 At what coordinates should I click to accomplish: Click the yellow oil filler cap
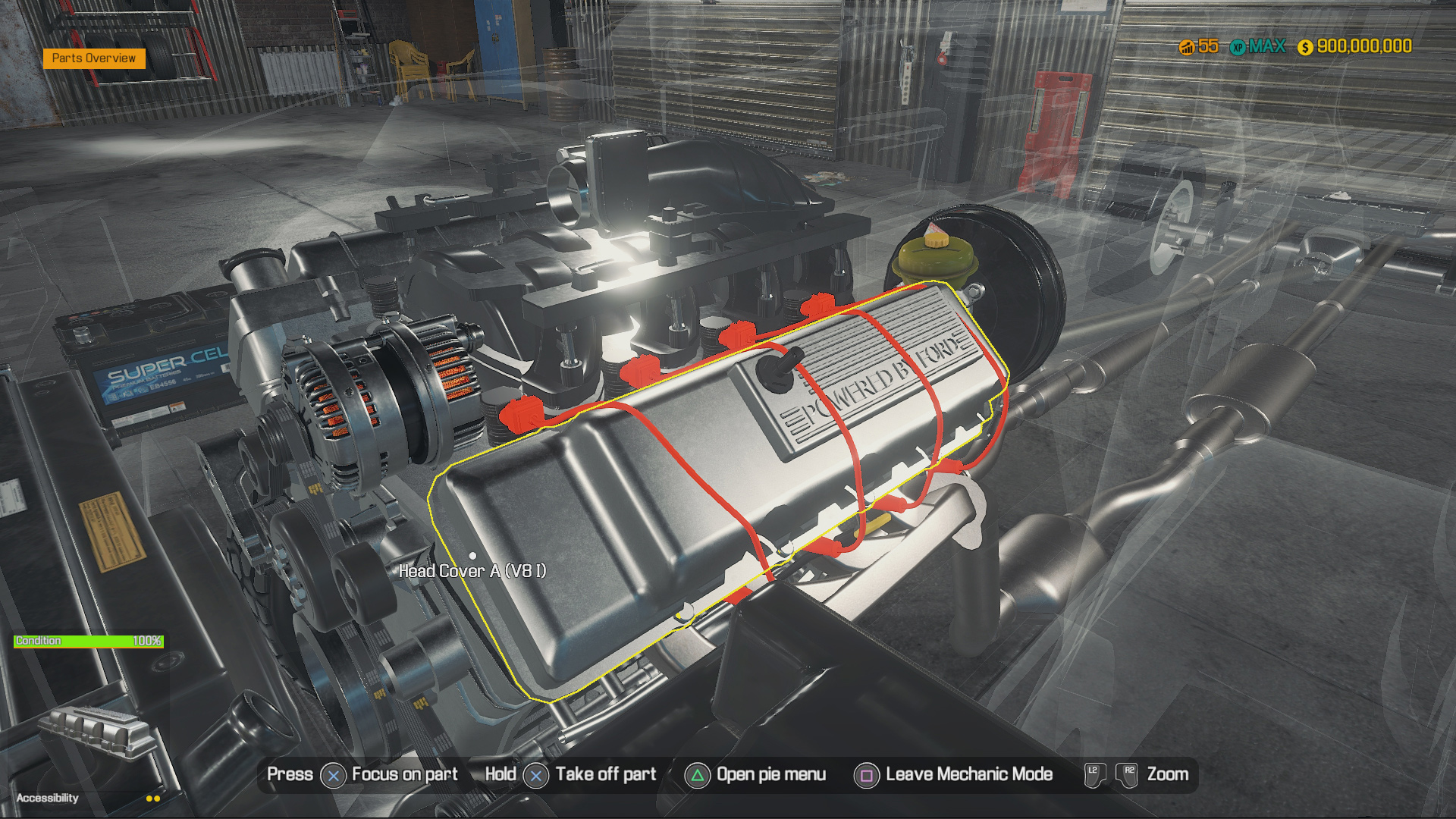pos(935,240)
